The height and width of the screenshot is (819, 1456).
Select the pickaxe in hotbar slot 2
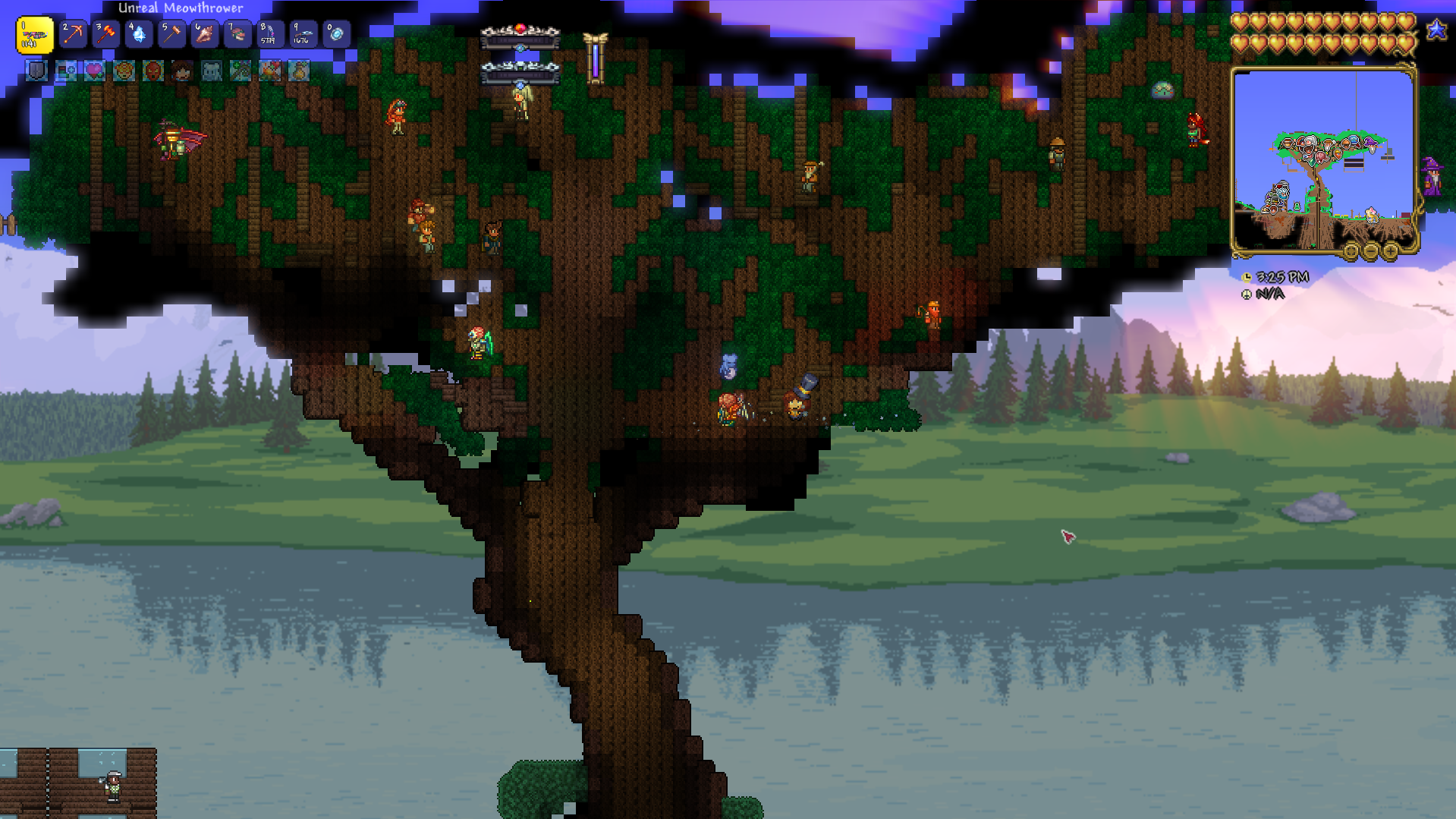73,34
